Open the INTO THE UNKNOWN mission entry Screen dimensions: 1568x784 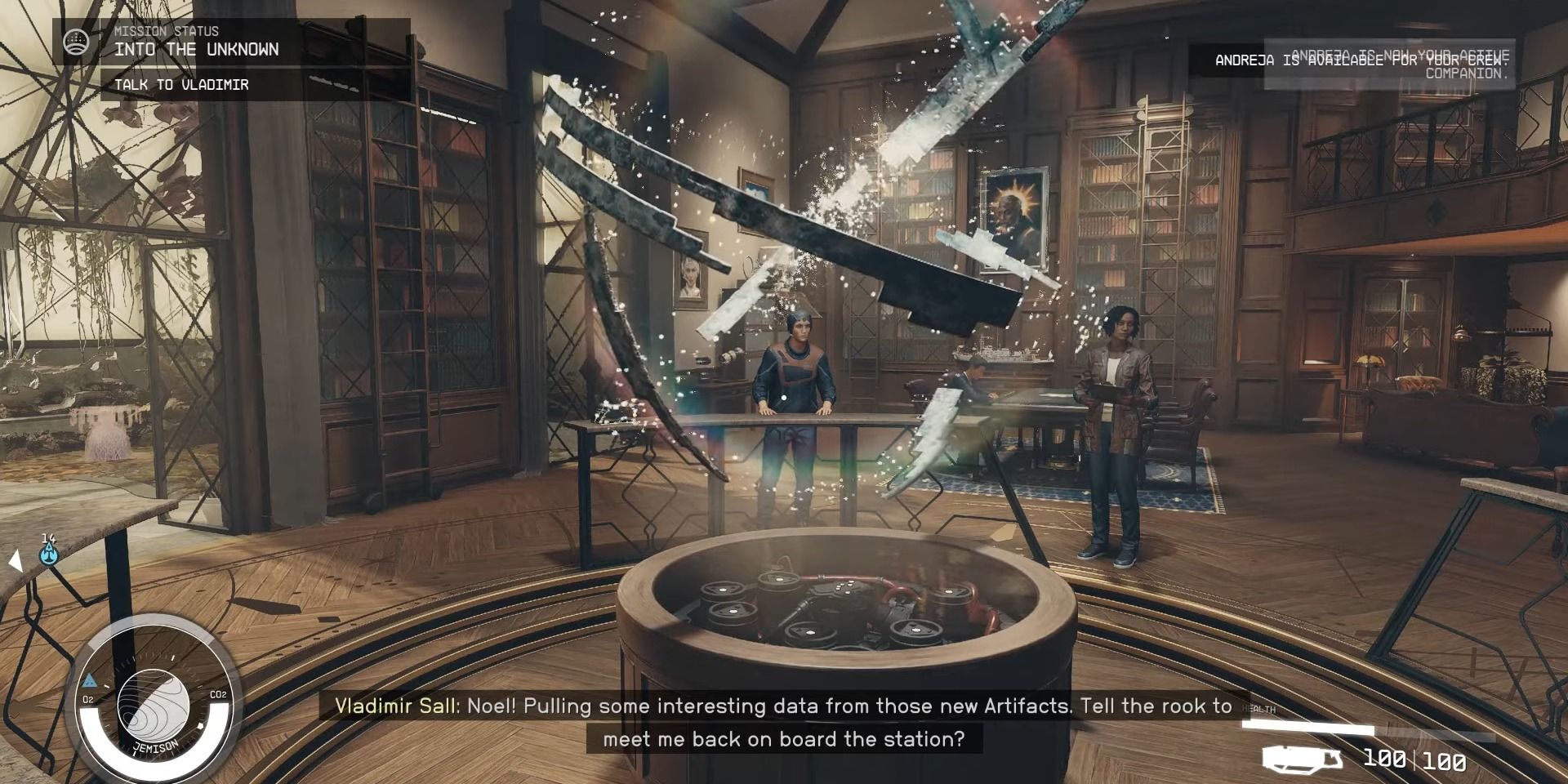197,49
